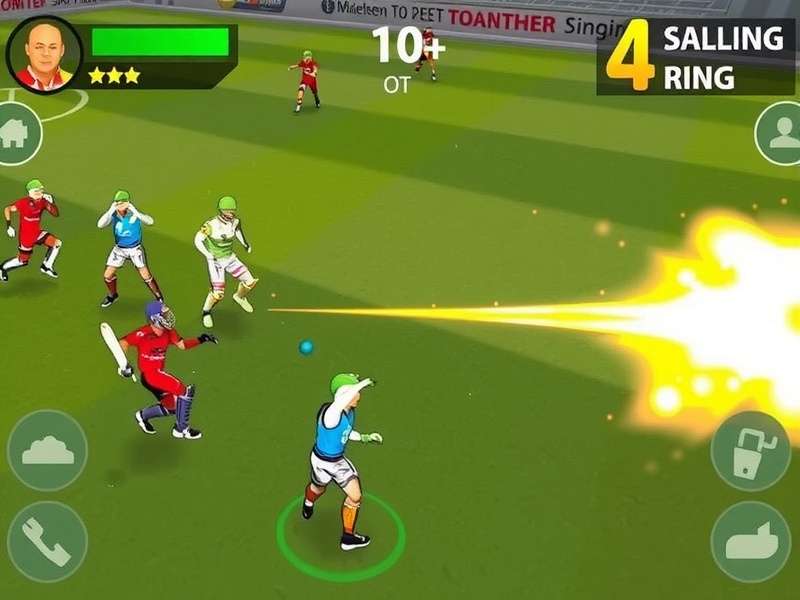Tap the phone handset button
The height and width of the screenshot is (600, 800).
coord(47,541)
